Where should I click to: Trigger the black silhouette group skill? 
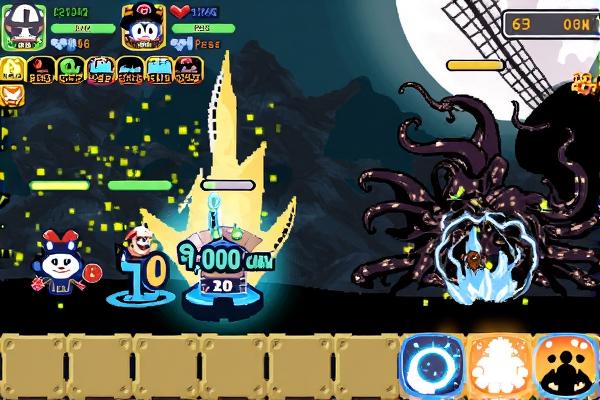tap(566, 367)
